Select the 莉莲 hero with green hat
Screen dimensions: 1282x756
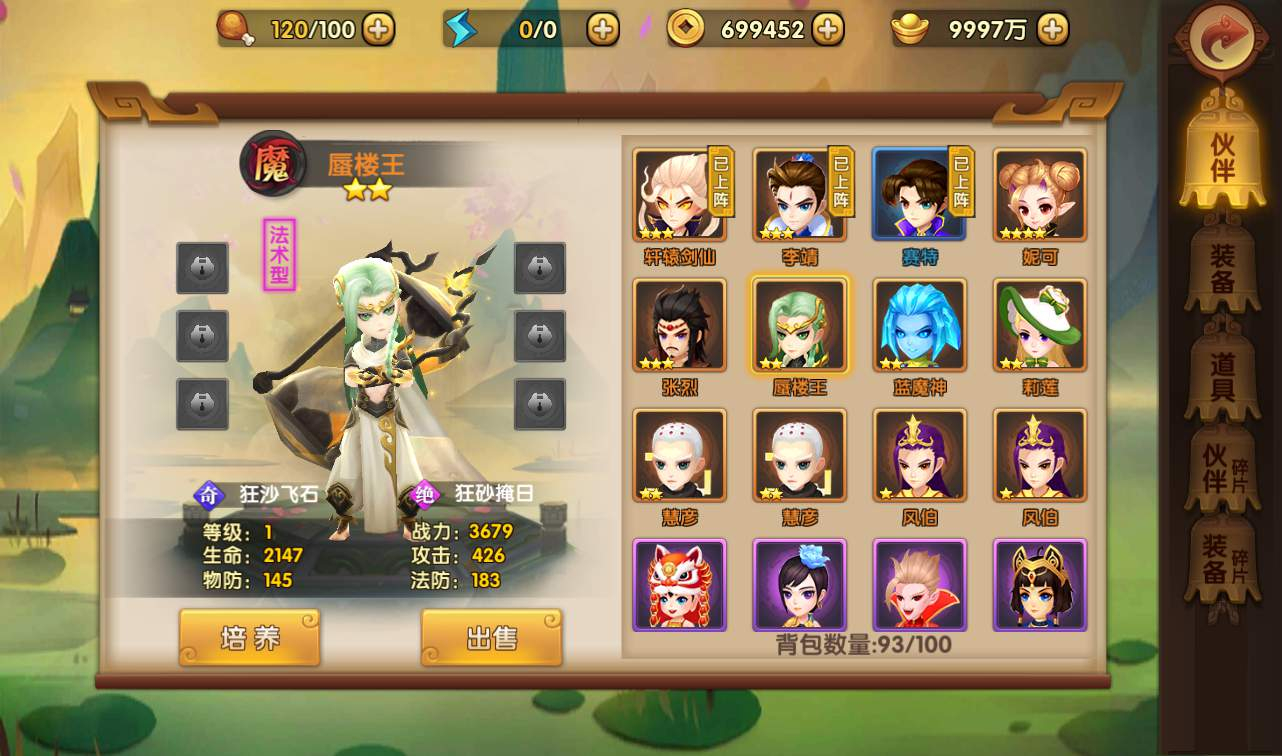click(1039, 325)
